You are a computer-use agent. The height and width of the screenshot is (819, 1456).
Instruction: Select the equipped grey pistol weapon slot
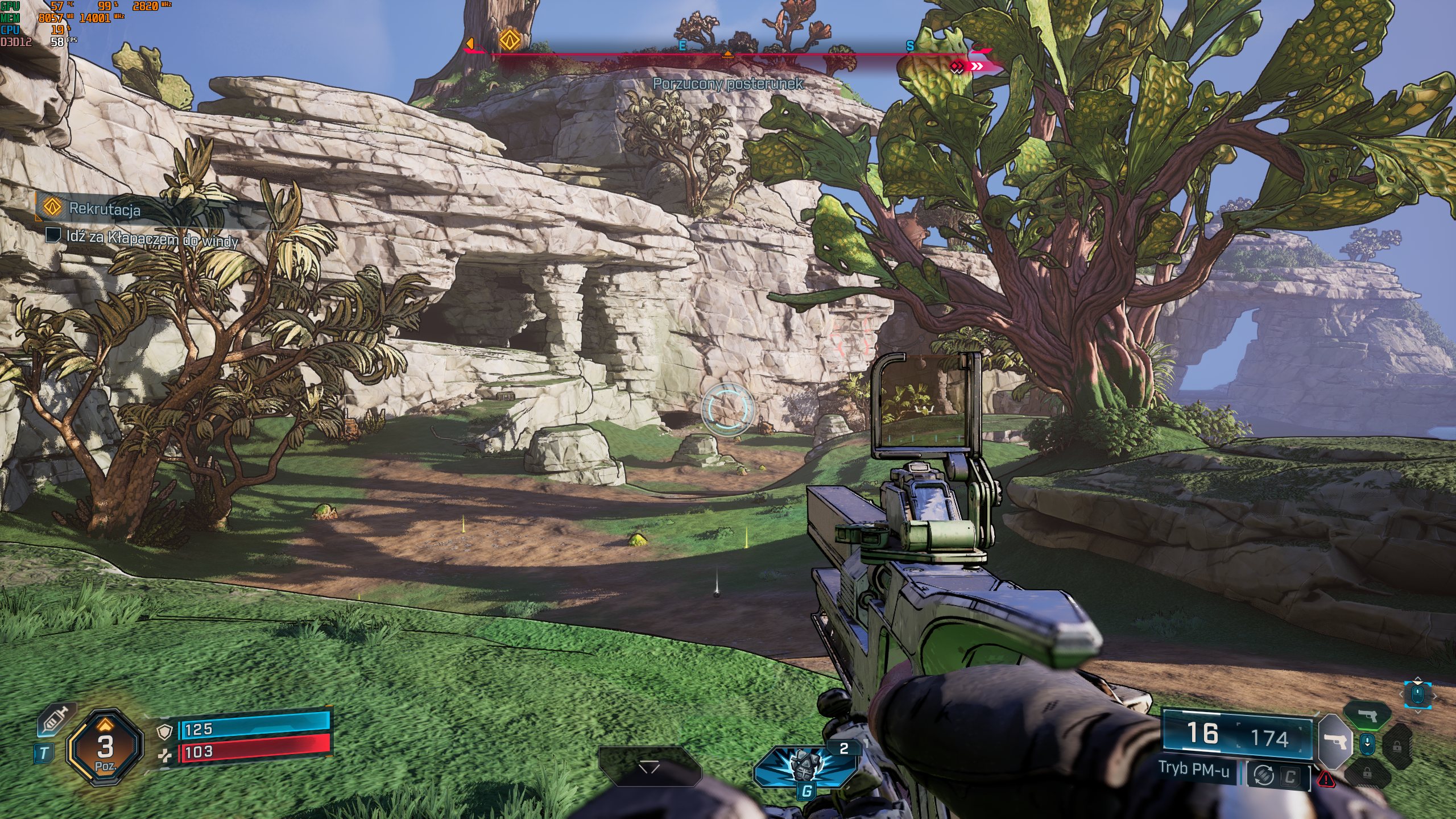click(x=1334, y=742)
